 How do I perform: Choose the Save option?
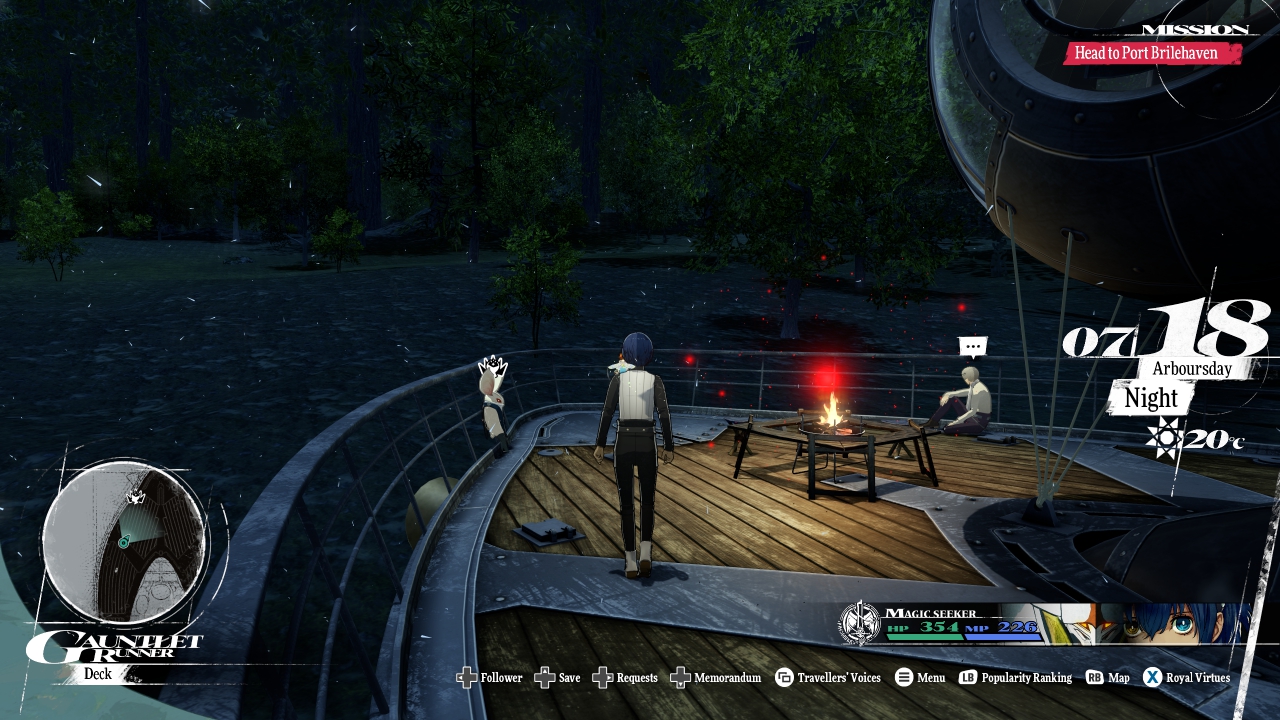click(557, 678)
